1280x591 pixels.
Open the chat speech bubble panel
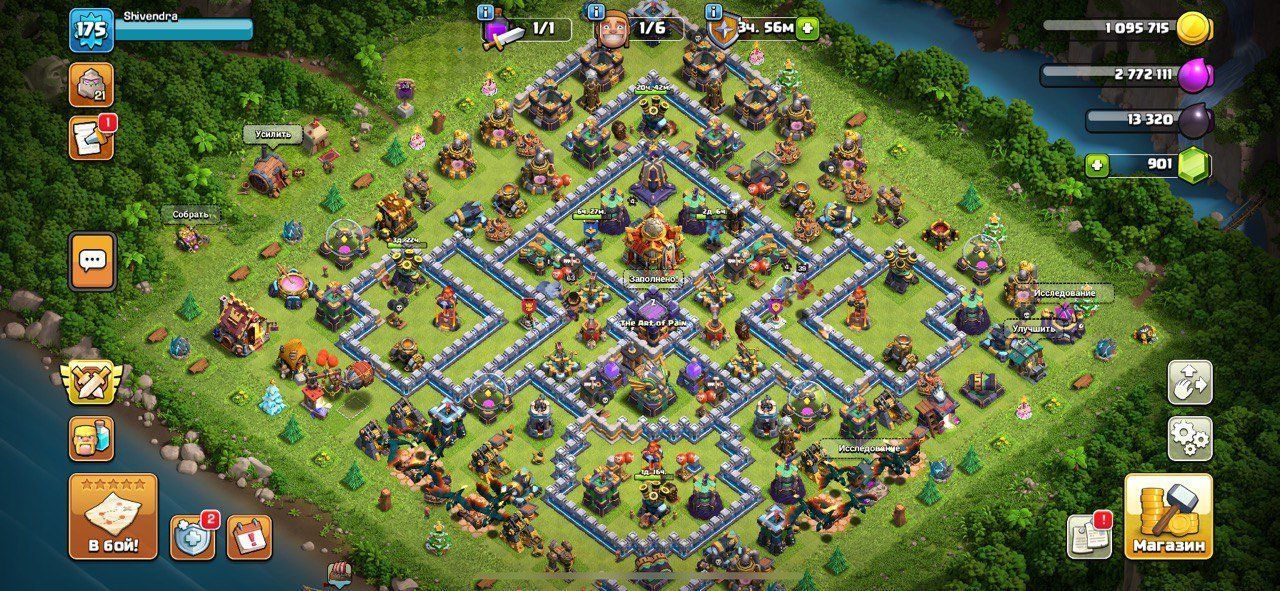coord(93,261)
